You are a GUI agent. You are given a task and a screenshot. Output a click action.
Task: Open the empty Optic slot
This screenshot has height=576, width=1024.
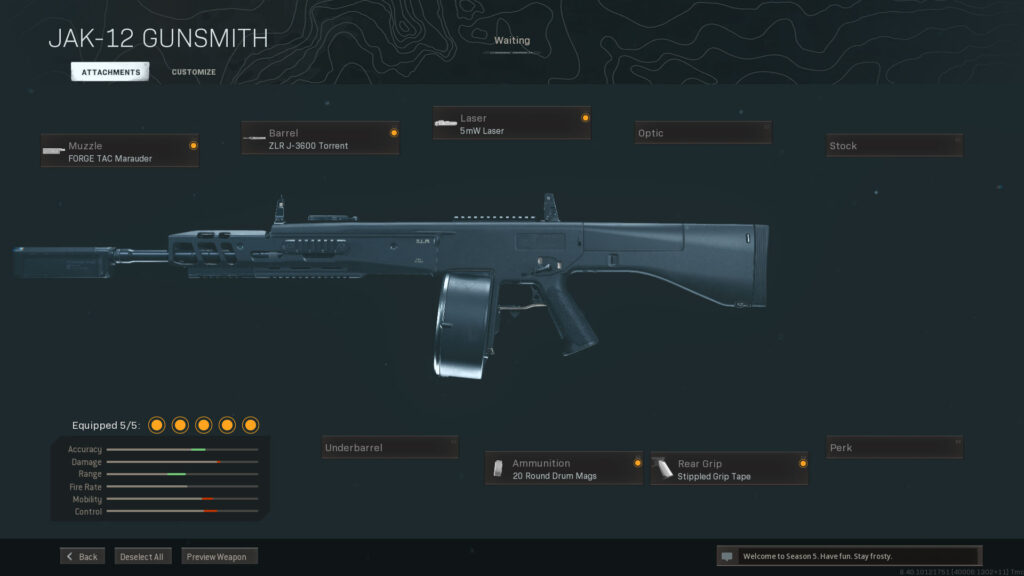pos(703,133)
